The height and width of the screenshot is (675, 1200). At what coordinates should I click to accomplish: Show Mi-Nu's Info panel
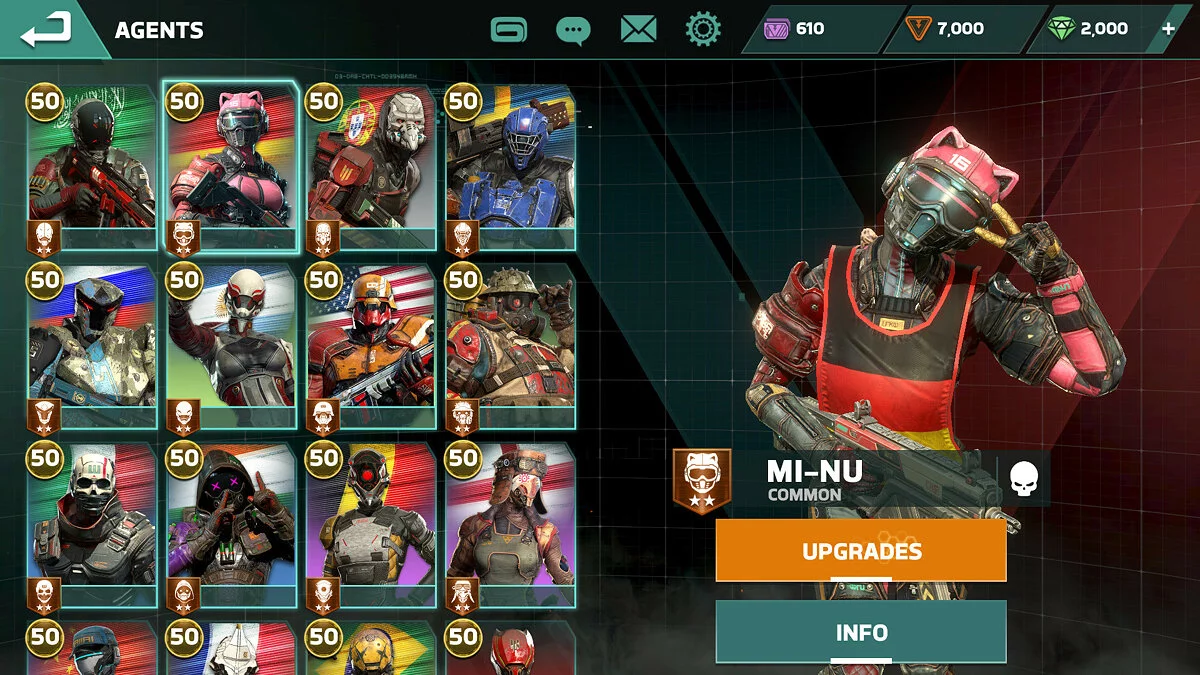(x=861, y=632)
